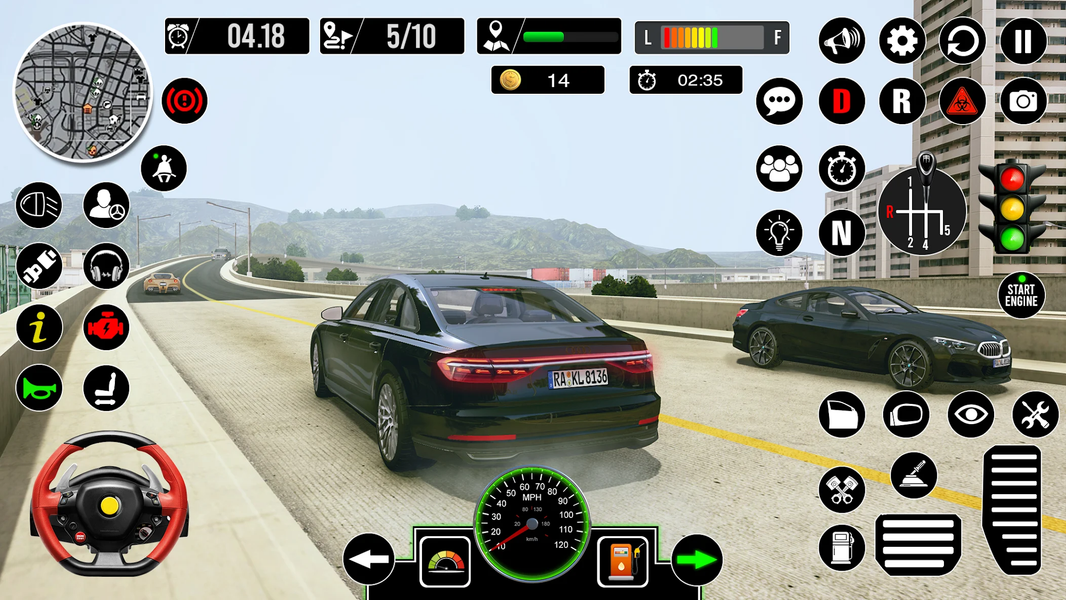Open the car door icon
The height and width of the screenshot is (600, 1066).
842,414
